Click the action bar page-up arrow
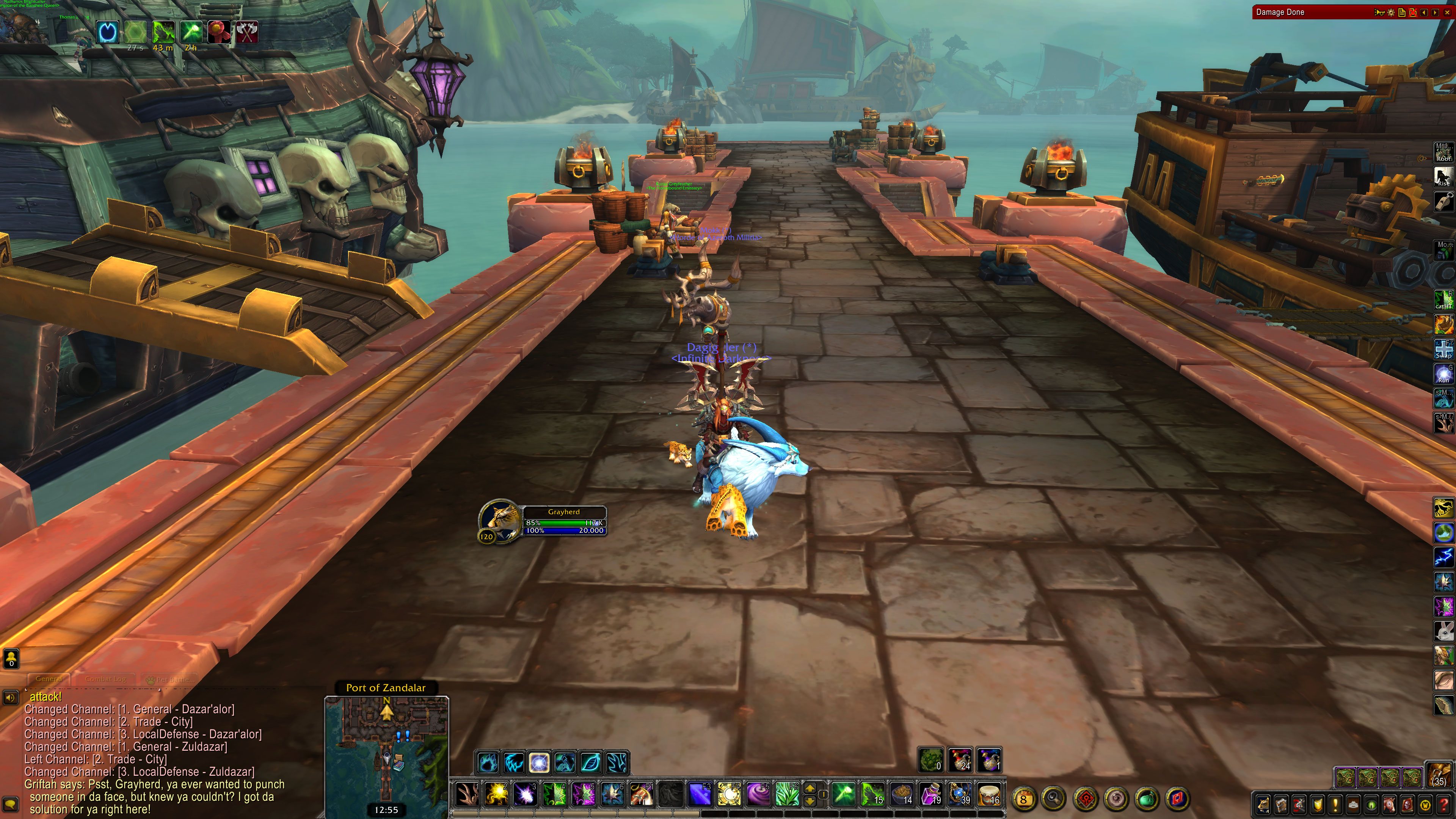This screenshot has width=1456, height=819. click(x=810, y=788)
